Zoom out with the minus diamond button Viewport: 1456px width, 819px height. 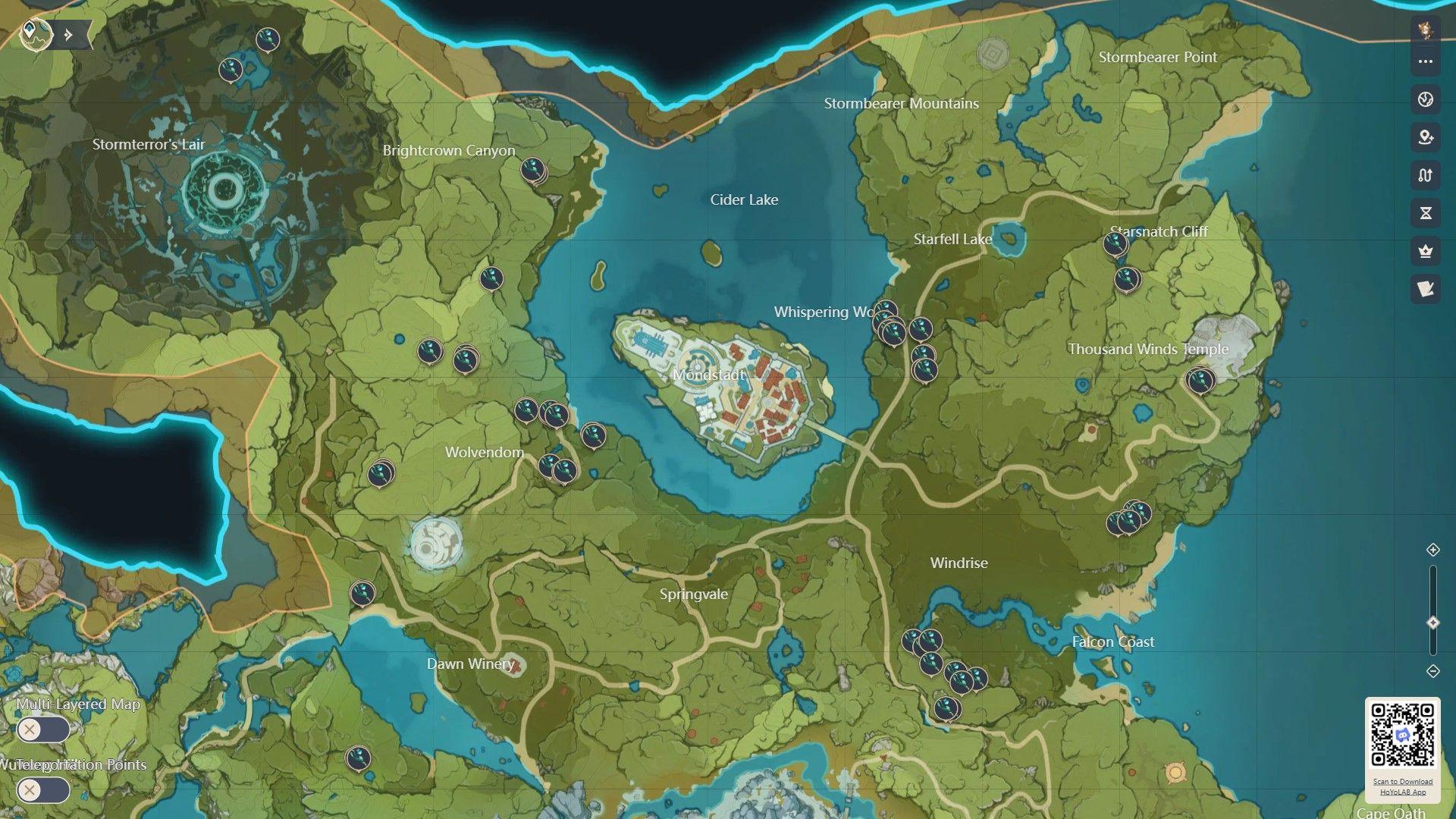[x=1432, y=671]
